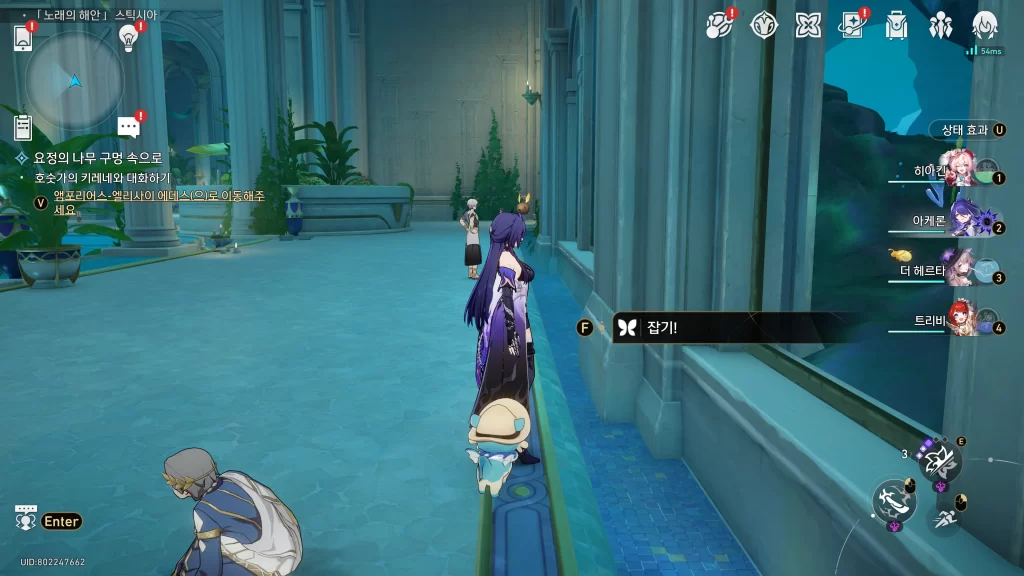
Task: Open the character head profile icon
Action: click(x=985, y=26)
